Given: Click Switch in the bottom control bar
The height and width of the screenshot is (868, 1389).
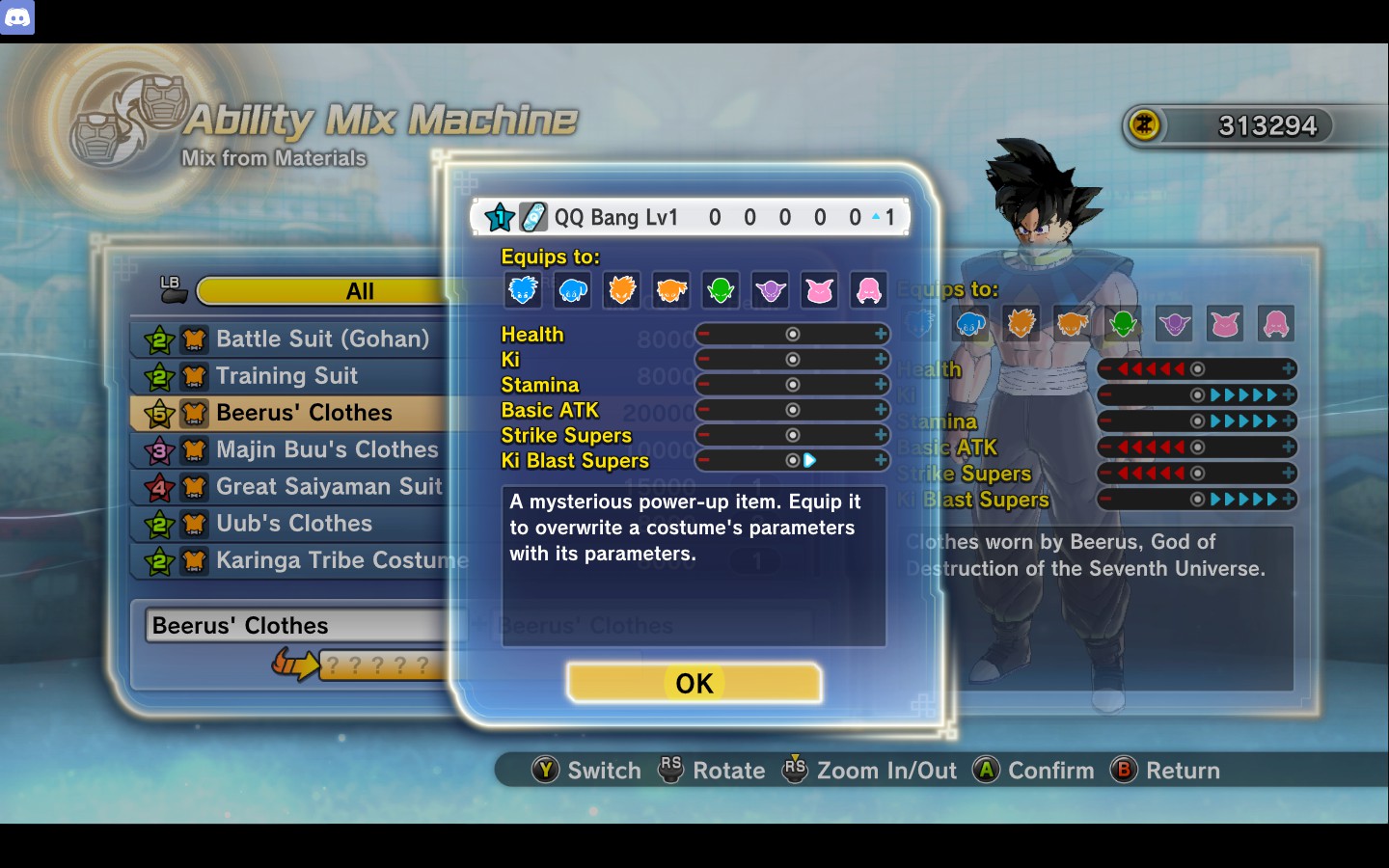Looking at the screenshot, I should (x=603, y=770).
